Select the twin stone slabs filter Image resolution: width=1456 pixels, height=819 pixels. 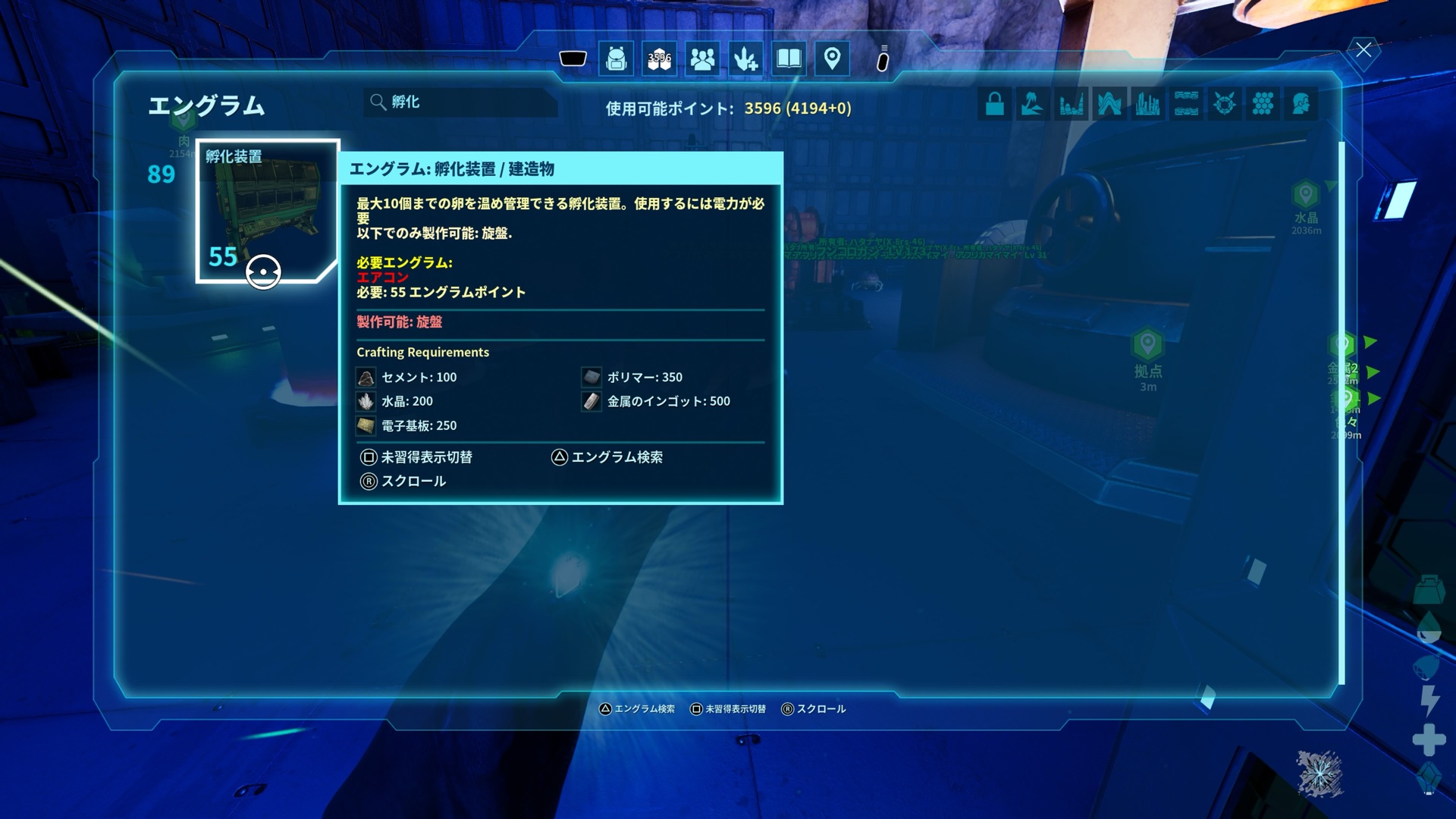[1186, 104]
